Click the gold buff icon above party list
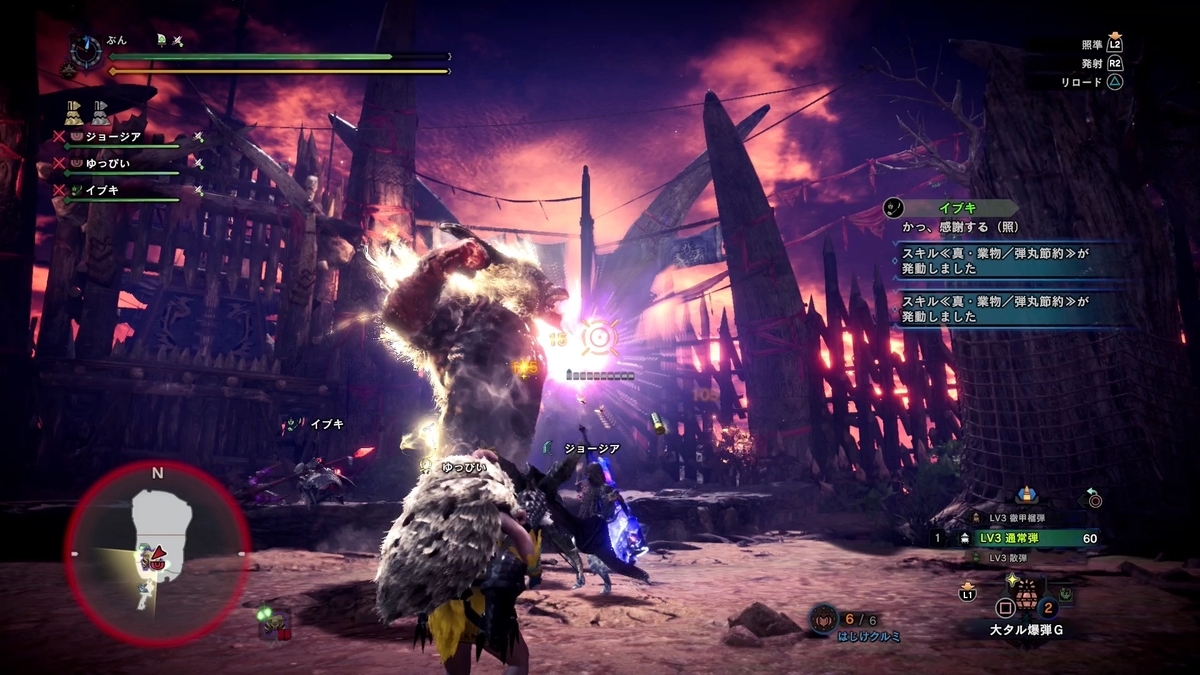Image resolution: width=1200 pixels, height=675 pixels. (74, 111)
